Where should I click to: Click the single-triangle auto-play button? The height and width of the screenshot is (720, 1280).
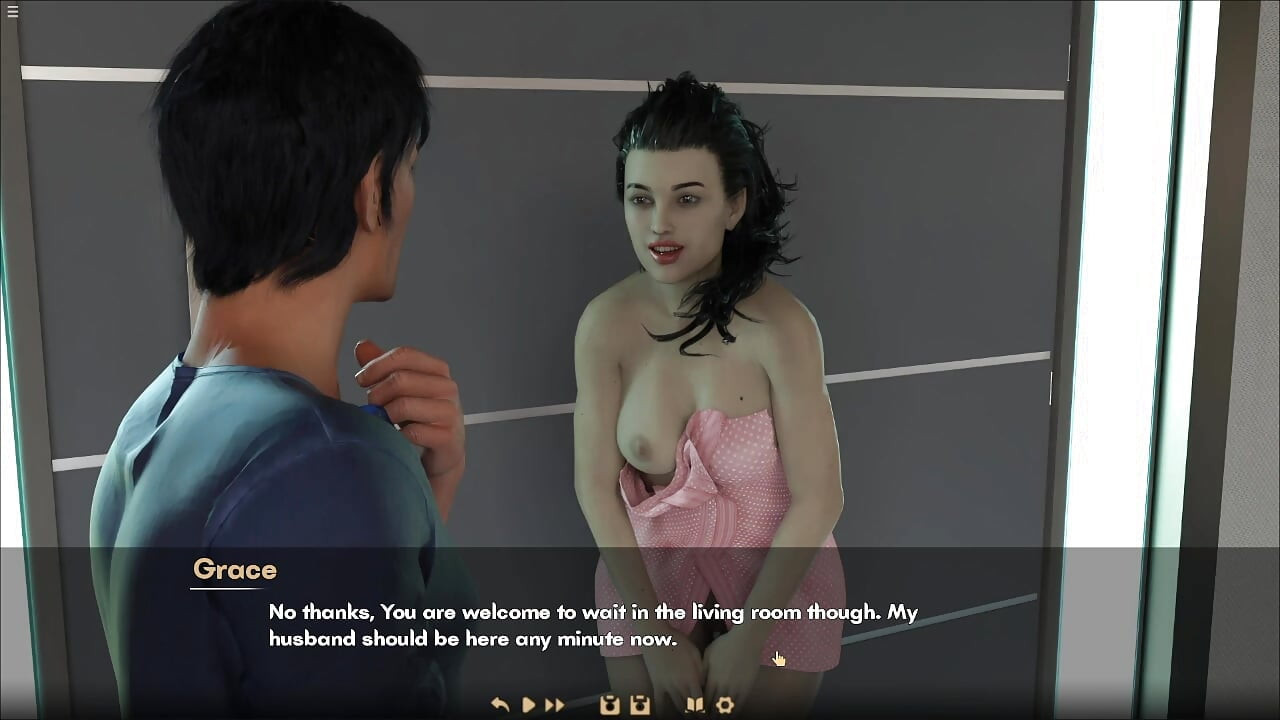[529, 705]
